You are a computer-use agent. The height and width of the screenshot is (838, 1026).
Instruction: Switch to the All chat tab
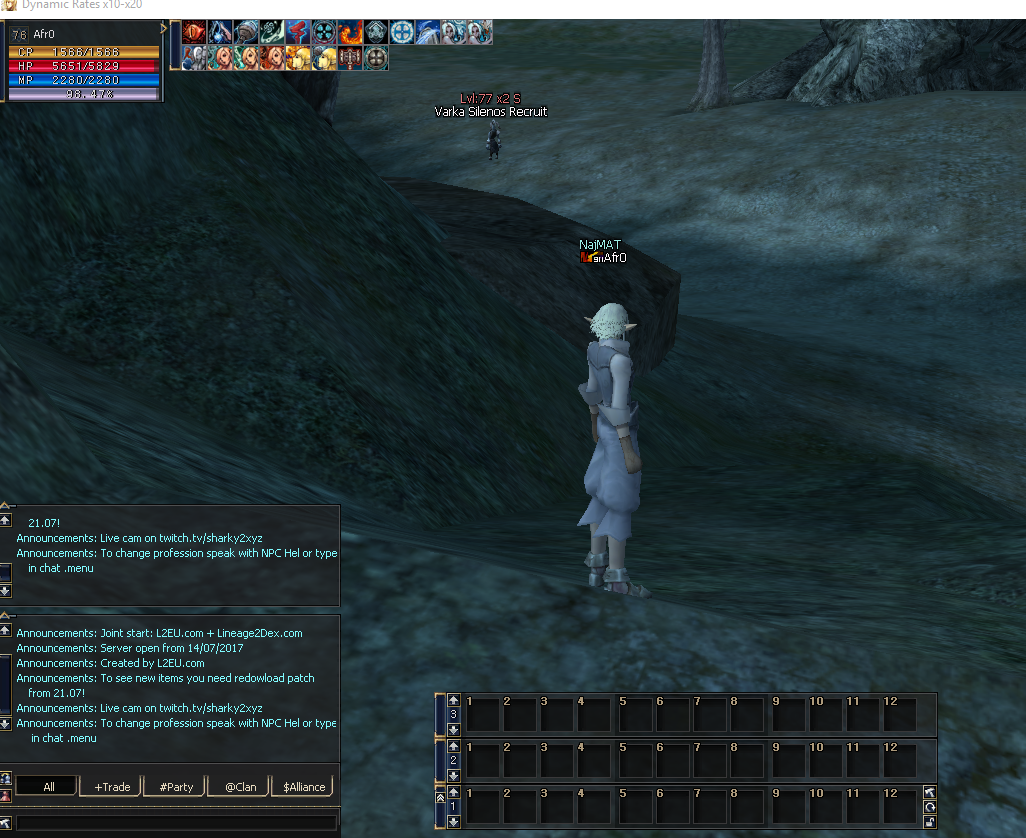pos(48,787)
